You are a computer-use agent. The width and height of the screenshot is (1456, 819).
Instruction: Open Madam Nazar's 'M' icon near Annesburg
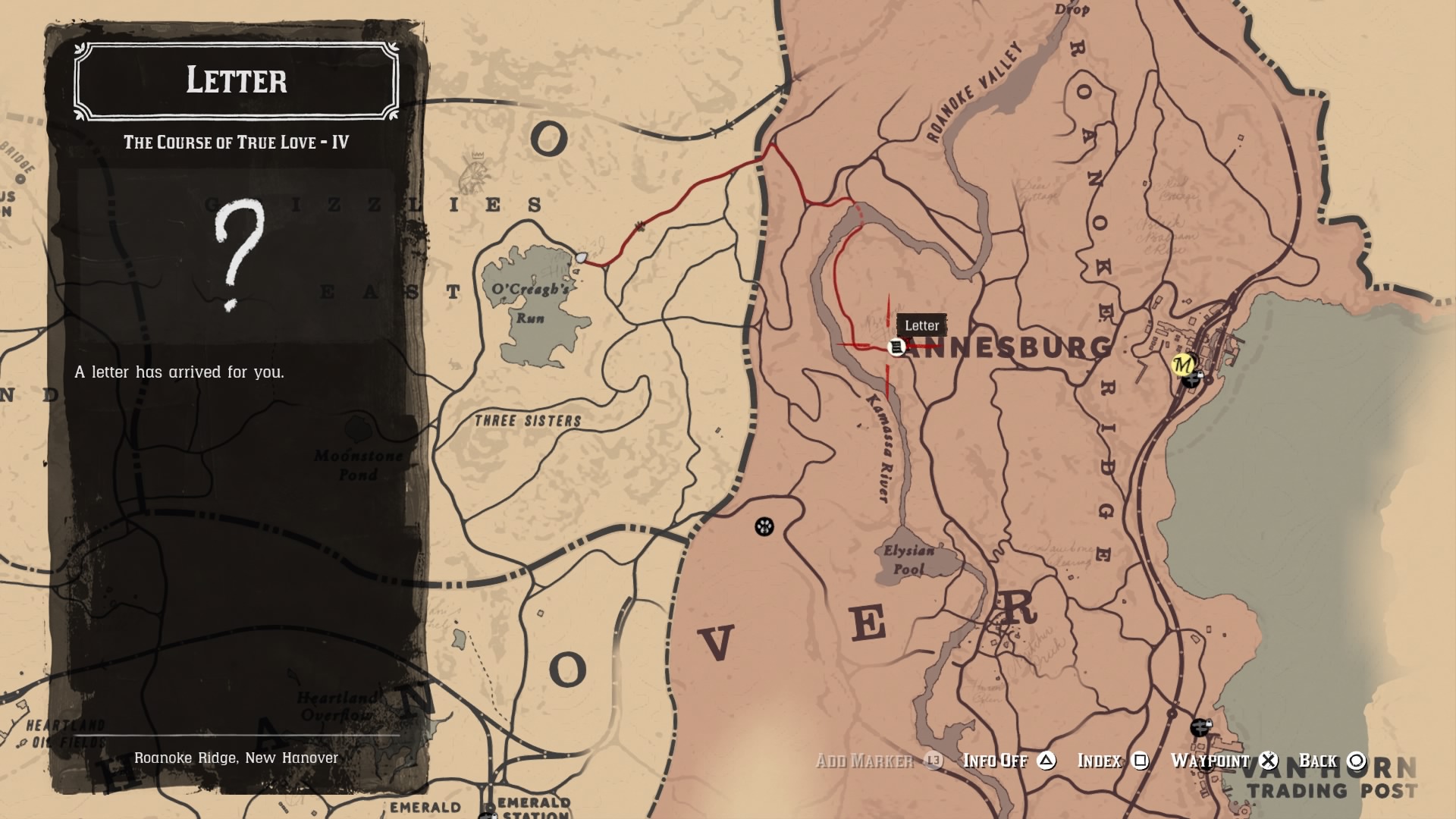click(x=1183, y=365)
